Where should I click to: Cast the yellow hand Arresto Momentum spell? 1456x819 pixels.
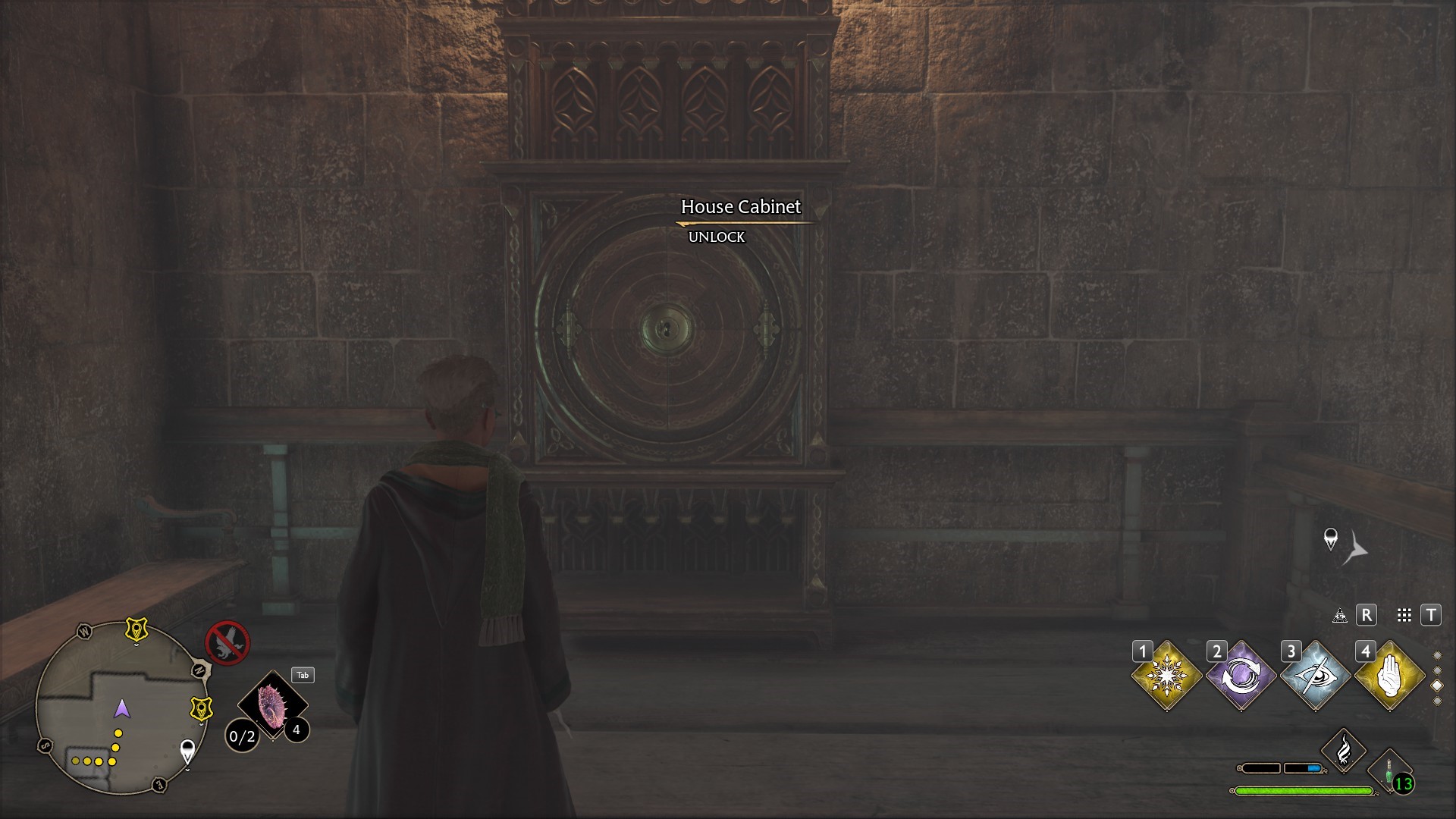pyautogui.click(x=1389, y=676)
